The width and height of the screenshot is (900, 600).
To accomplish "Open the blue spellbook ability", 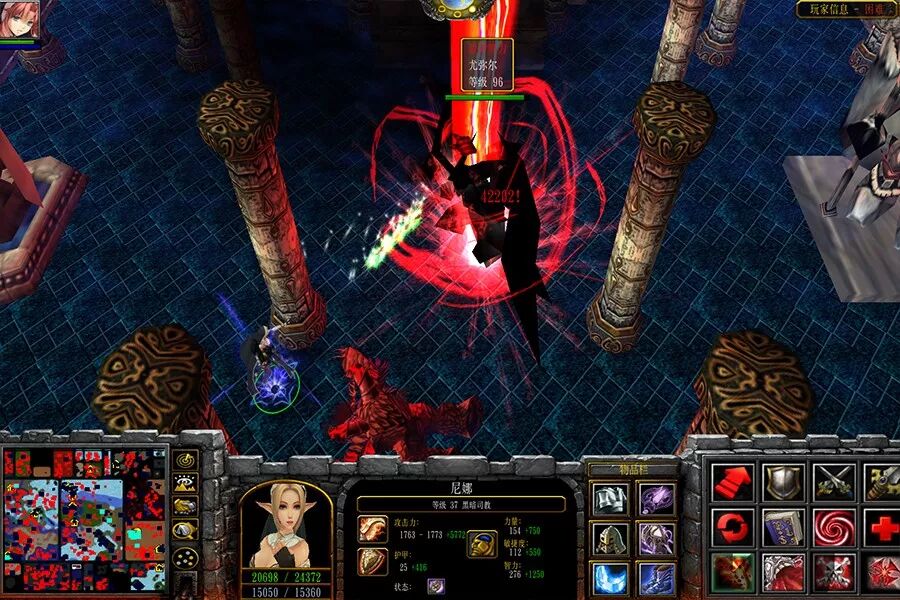I will click(782, 527).
